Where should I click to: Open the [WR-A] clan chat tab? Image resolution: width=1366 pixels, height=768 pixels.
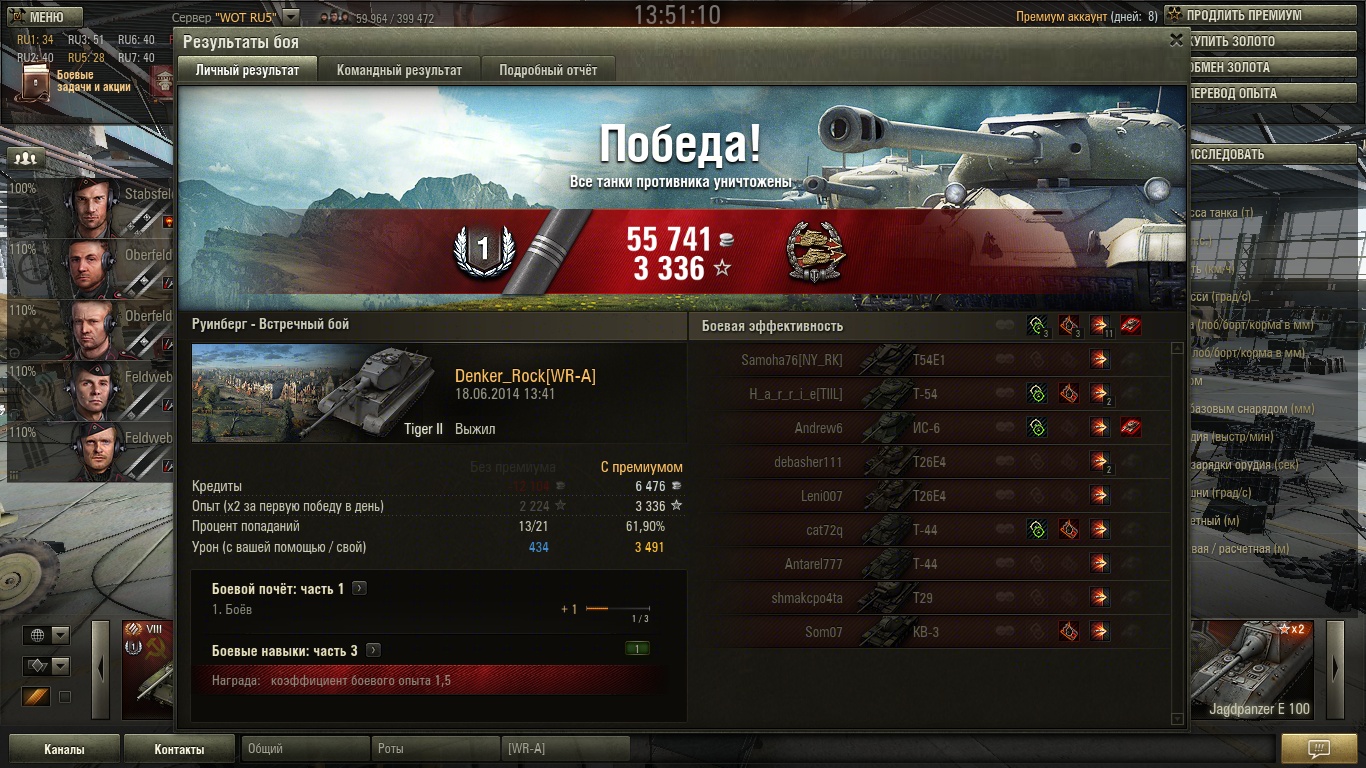(564, 748)
